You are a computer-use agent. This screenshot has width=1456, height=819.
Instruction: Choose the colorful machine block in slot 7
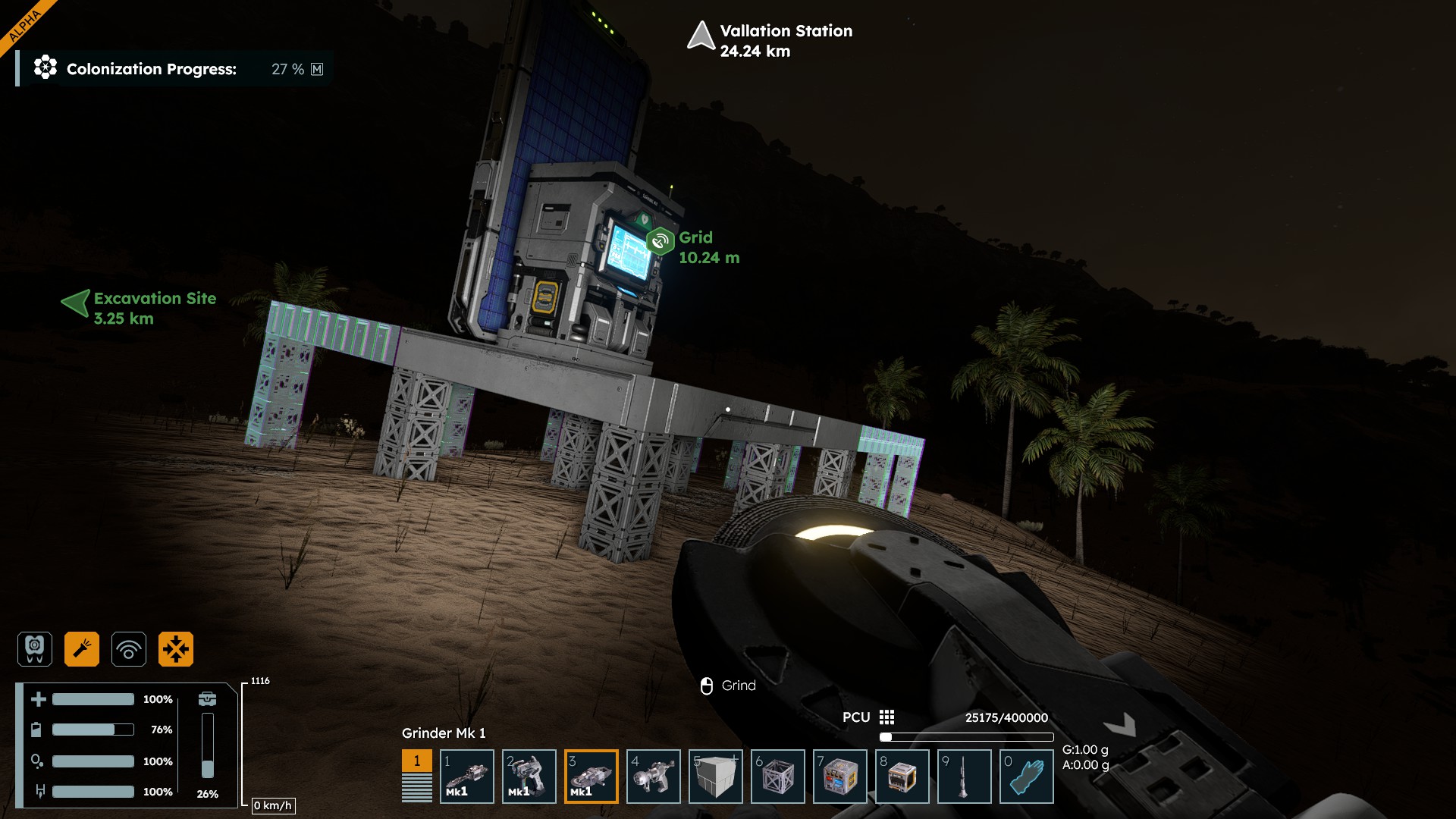[840, 777]
